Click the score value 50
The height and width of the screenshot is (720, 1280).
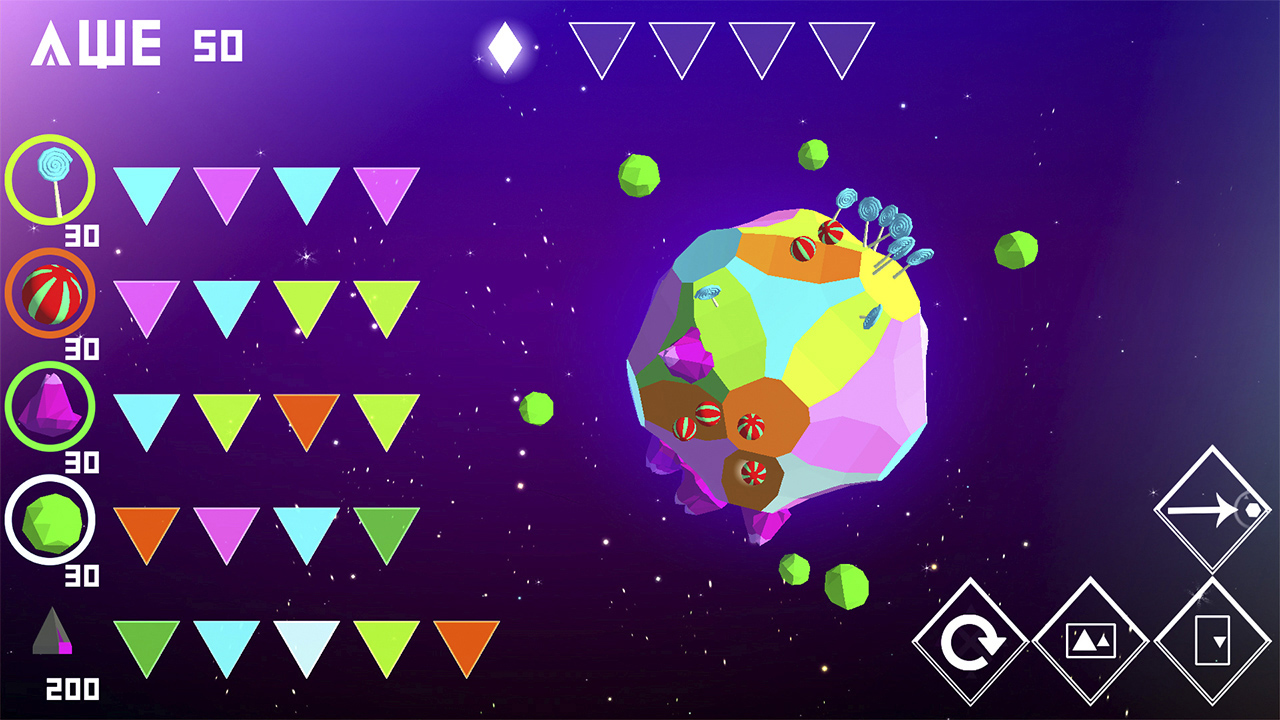click(x=220, y=45)
